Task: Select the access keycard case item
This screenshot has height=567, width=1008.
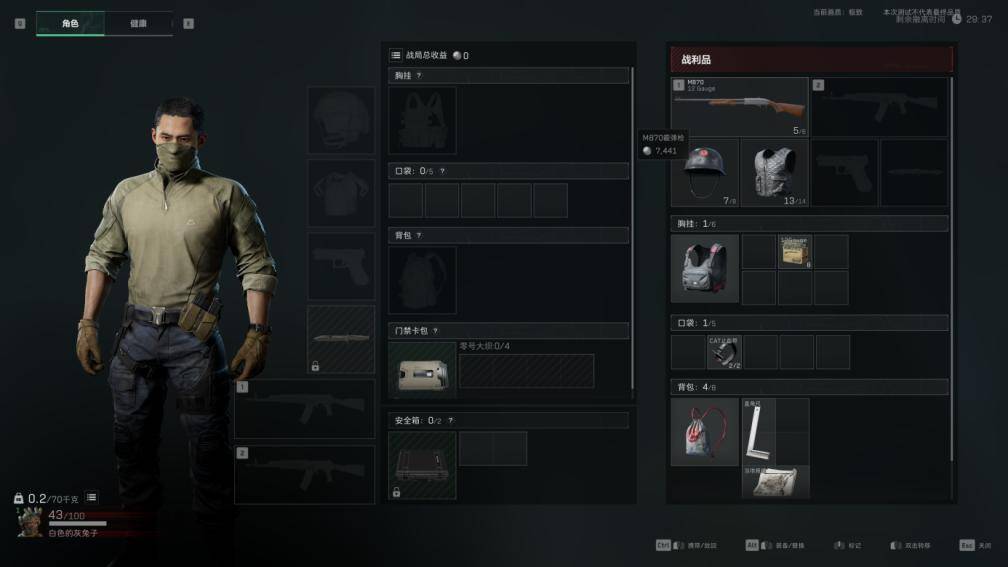Action: pos(422,370)
